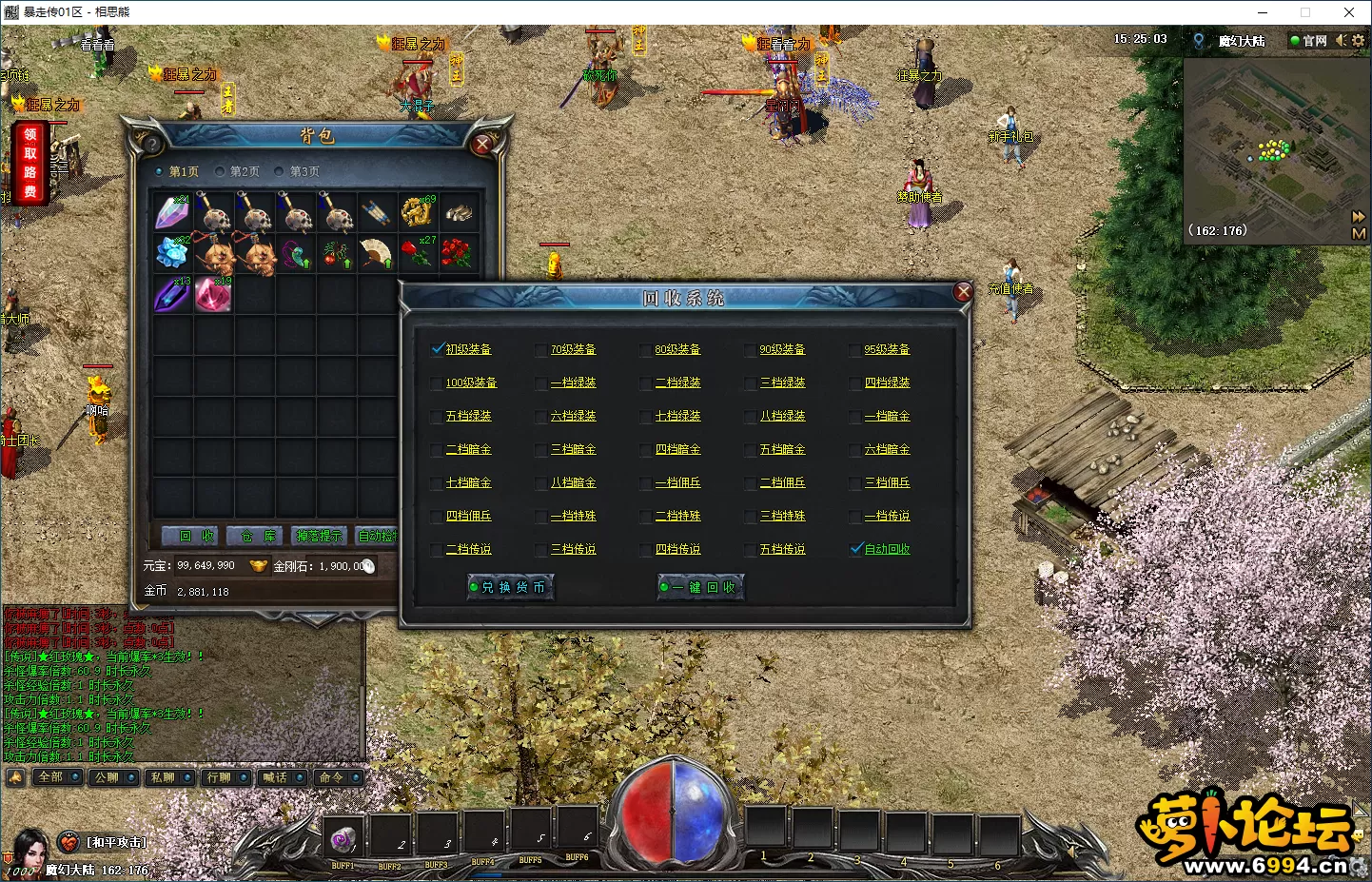1372x882 pixels.
Task: Click the 回收 button in the bag
Action: 195,537
